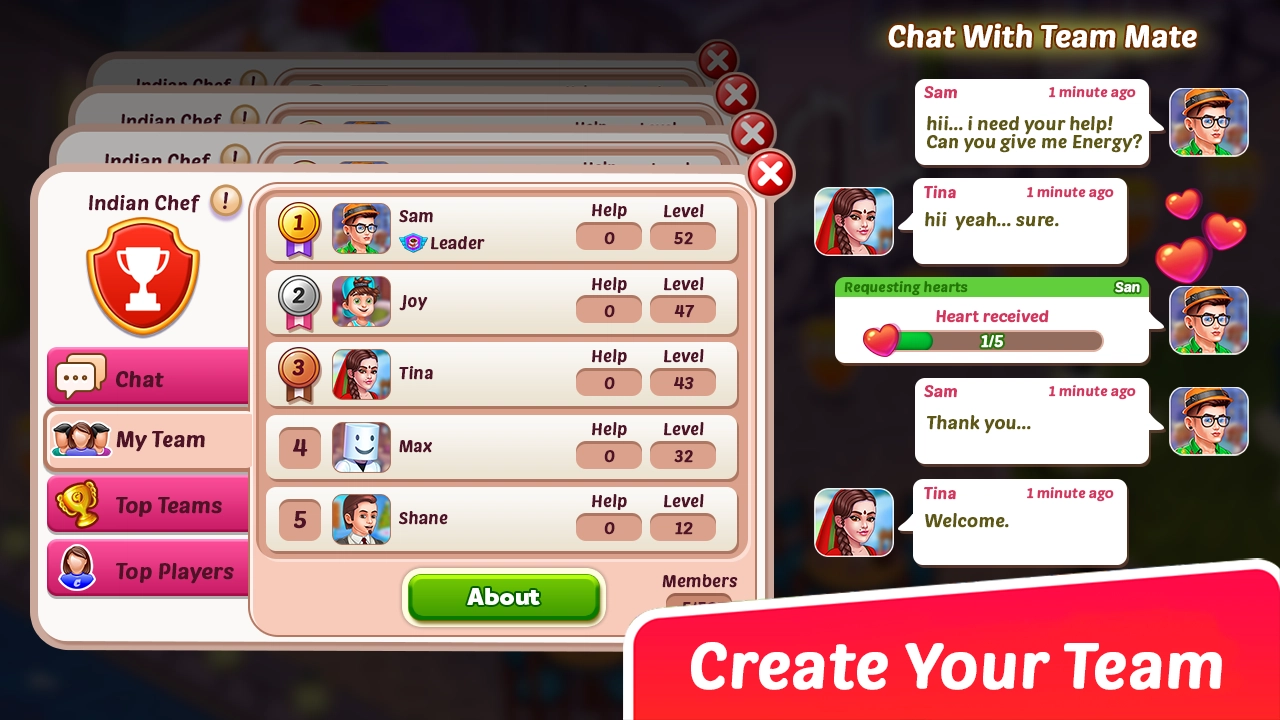Click the exclamation mark next to Indian Chef
Screen dimensions: 1280x720
click(x=225, y=201)
